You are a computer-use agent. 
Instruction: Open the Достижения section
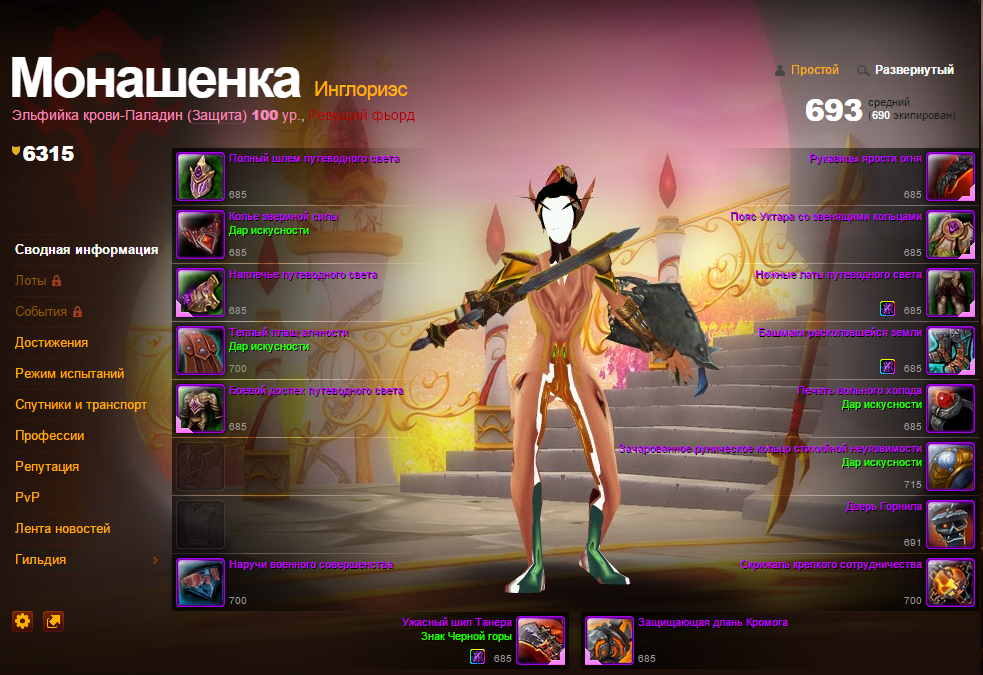(51, 343)
